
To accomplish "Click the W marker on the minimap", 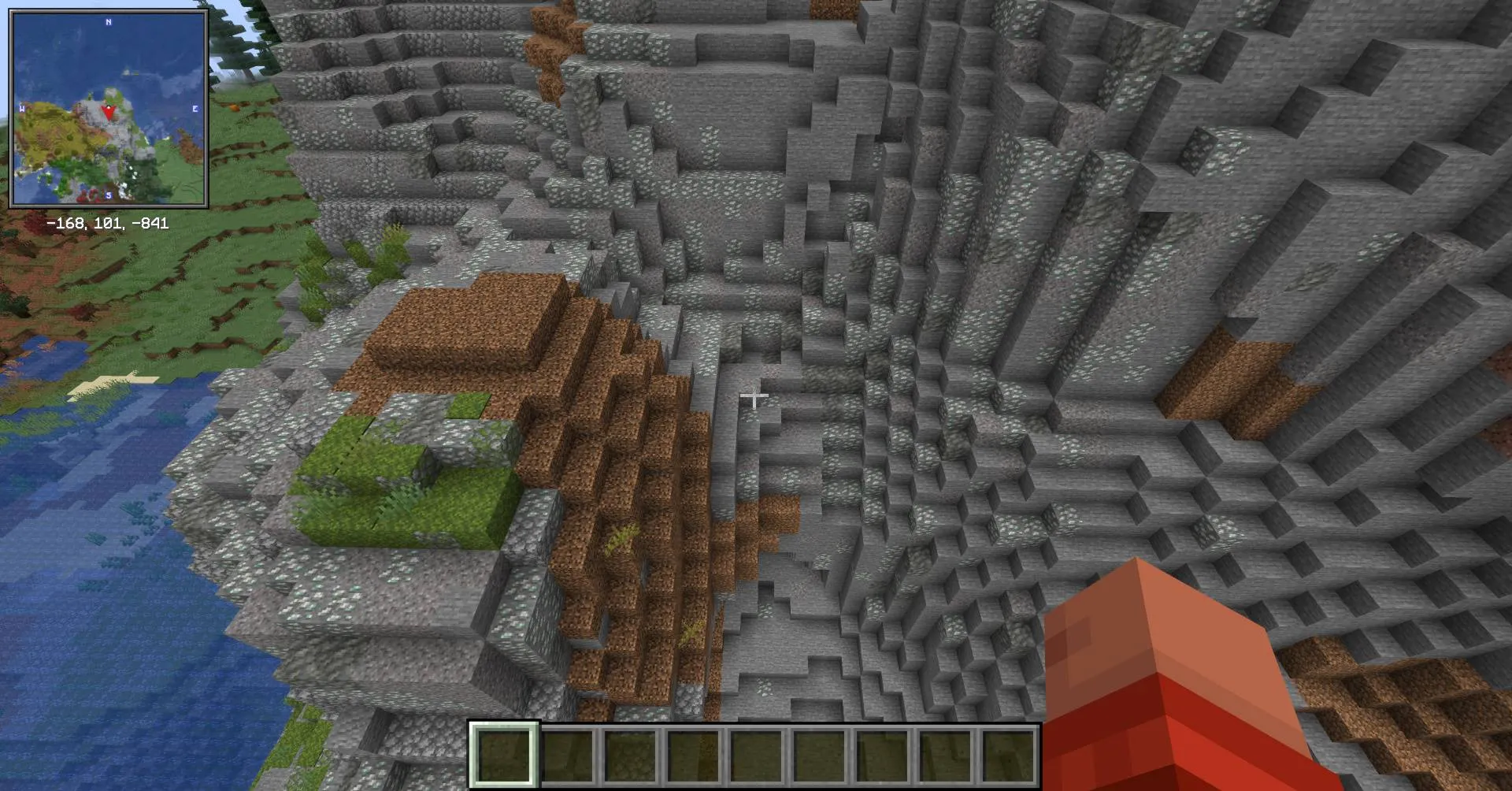I will (21, 108).
